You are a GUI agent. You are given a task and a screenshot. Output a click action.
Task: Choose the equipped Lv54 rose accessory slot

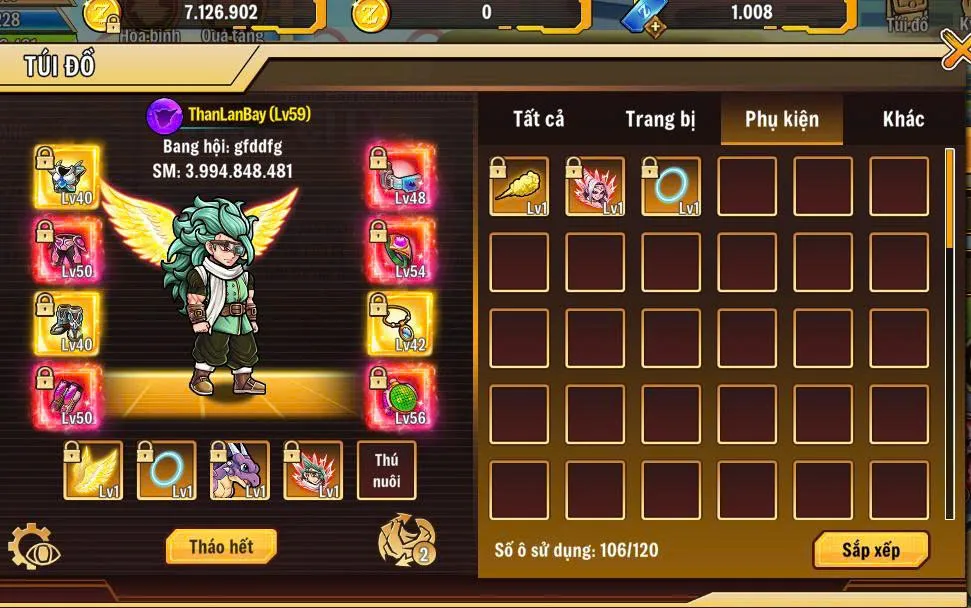(x=401, y=250)
